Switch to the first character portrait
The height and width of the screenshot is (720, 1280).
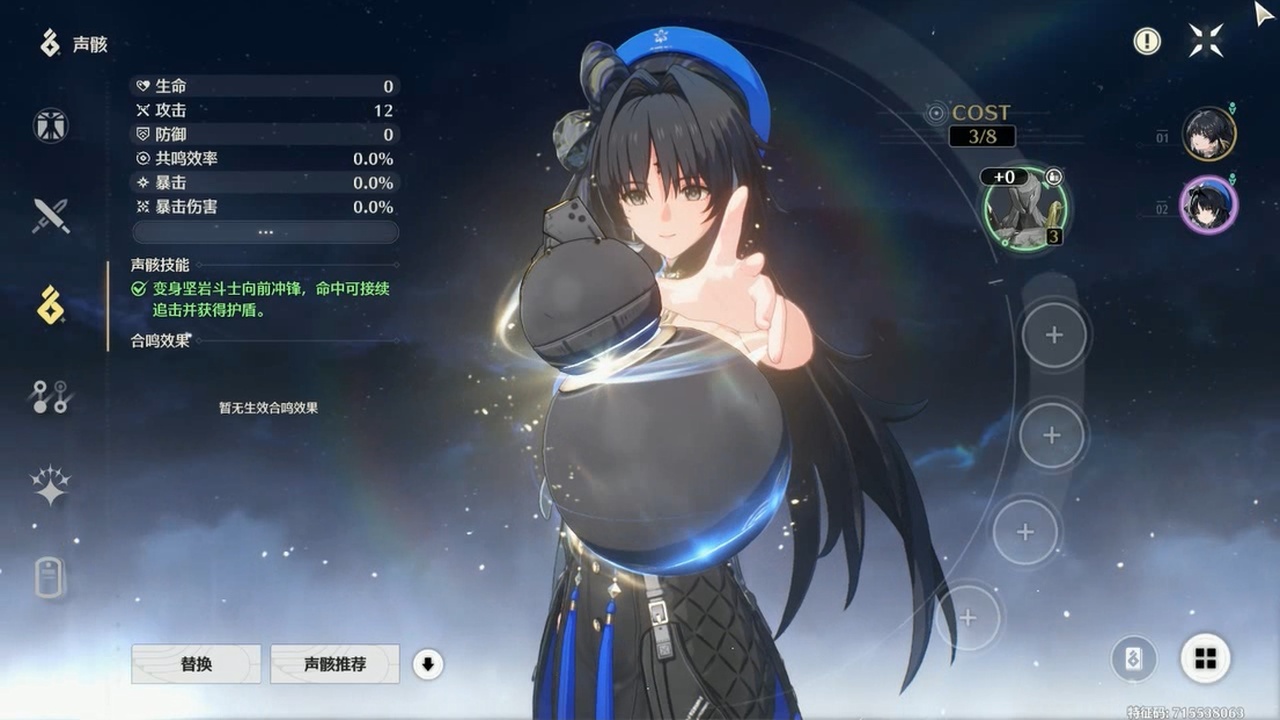pyautogui.click(x=1209, y=134)
